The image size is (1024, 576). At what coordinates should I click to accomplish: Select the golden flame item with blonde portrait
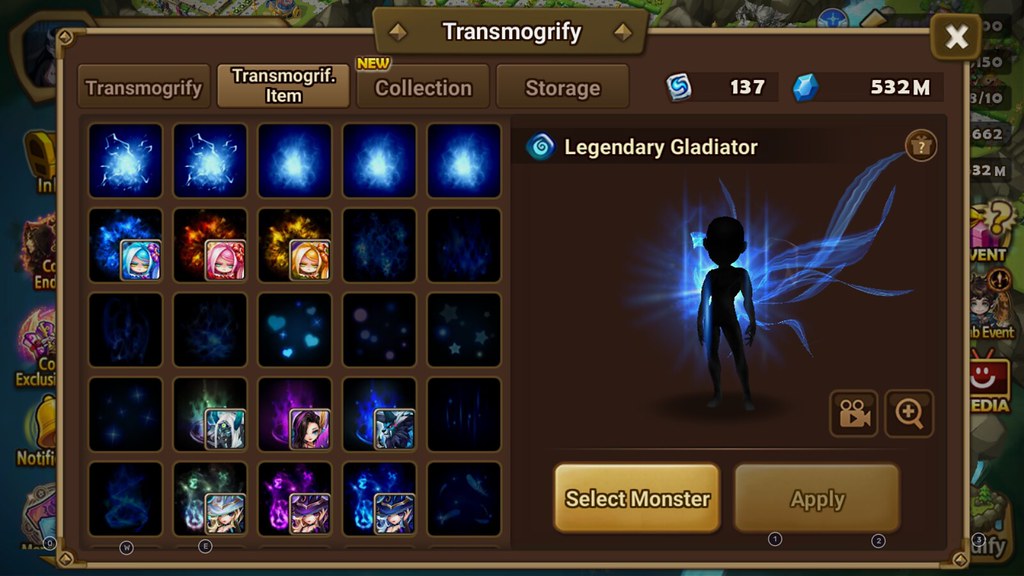294,244
